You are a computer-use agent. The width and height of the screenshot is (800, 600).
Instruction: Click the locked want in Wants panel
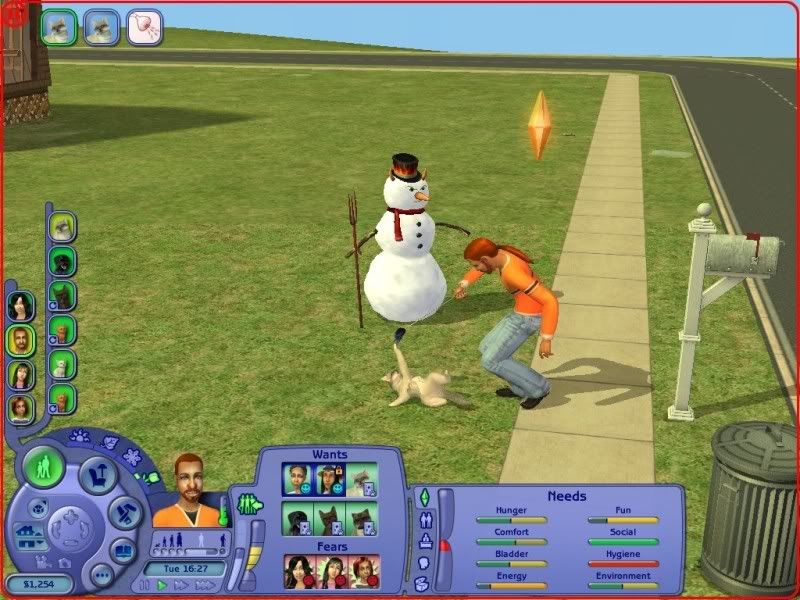(332, 481)
